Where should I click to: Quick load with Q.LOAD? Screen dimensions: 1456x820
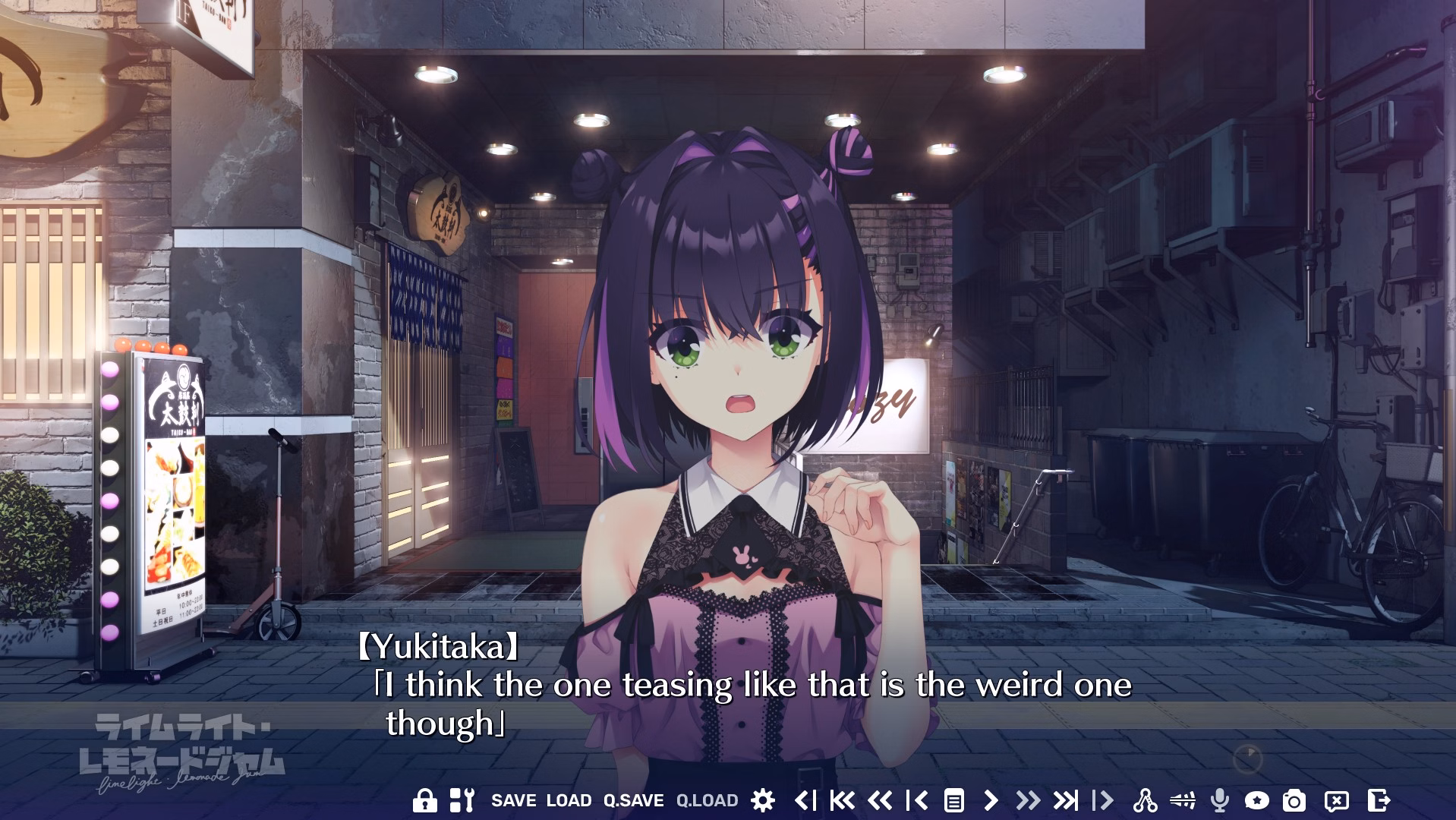(707, 800)
